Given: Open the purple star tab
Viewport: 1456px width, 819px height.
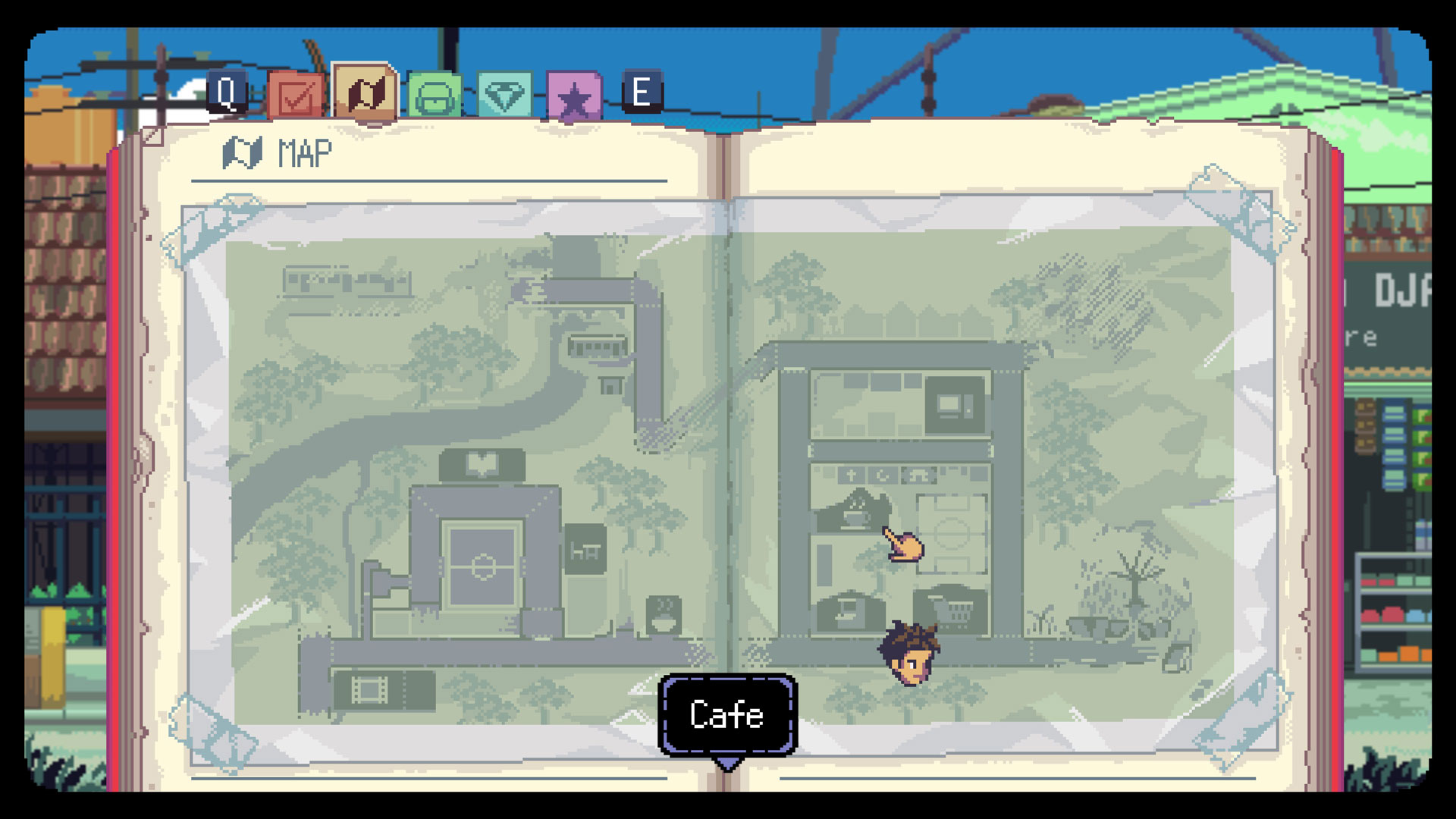Looking at the screenshot, I should click(574, 97).
